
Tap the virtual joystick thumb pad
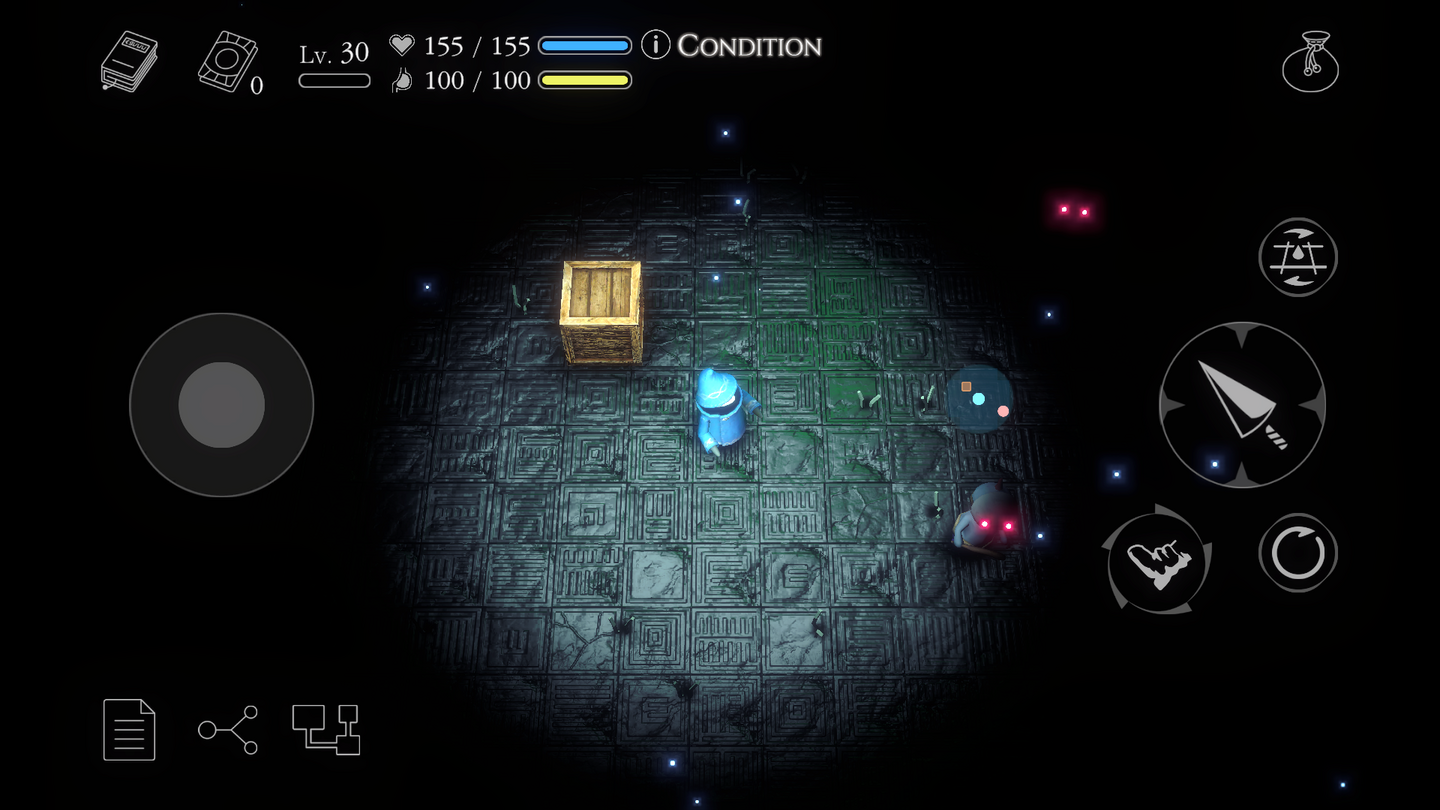[222, 405]
